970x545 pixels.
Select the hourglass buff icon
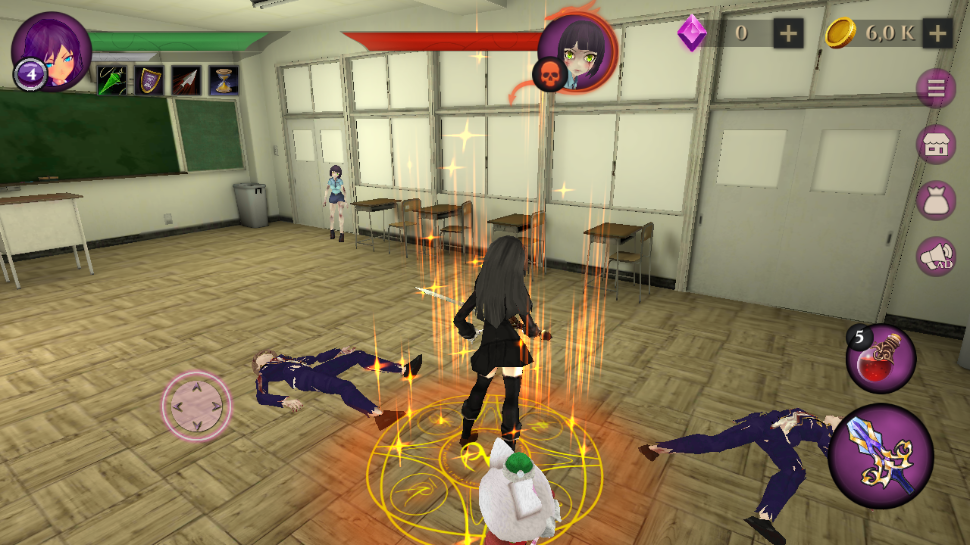tap(224, 80)
